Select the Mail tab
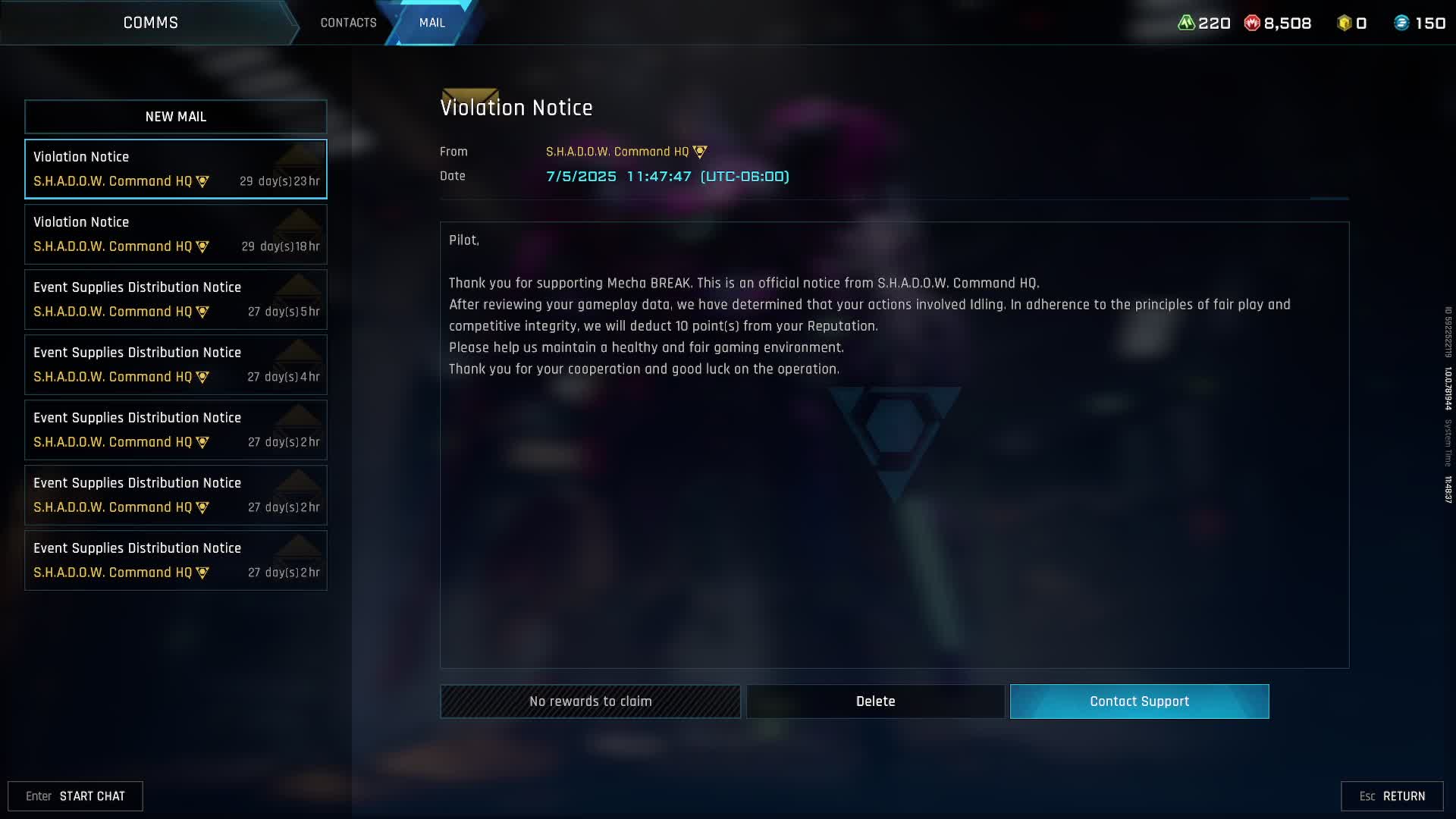 coord(432,23)
